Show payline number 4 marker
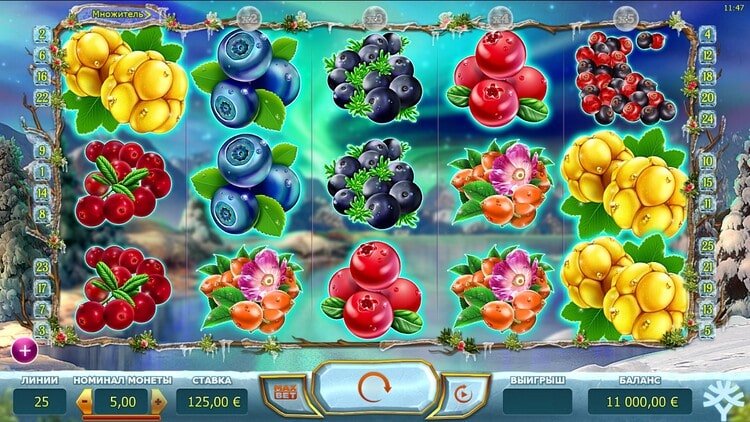The image size is (750, 422). click(708, 33)
